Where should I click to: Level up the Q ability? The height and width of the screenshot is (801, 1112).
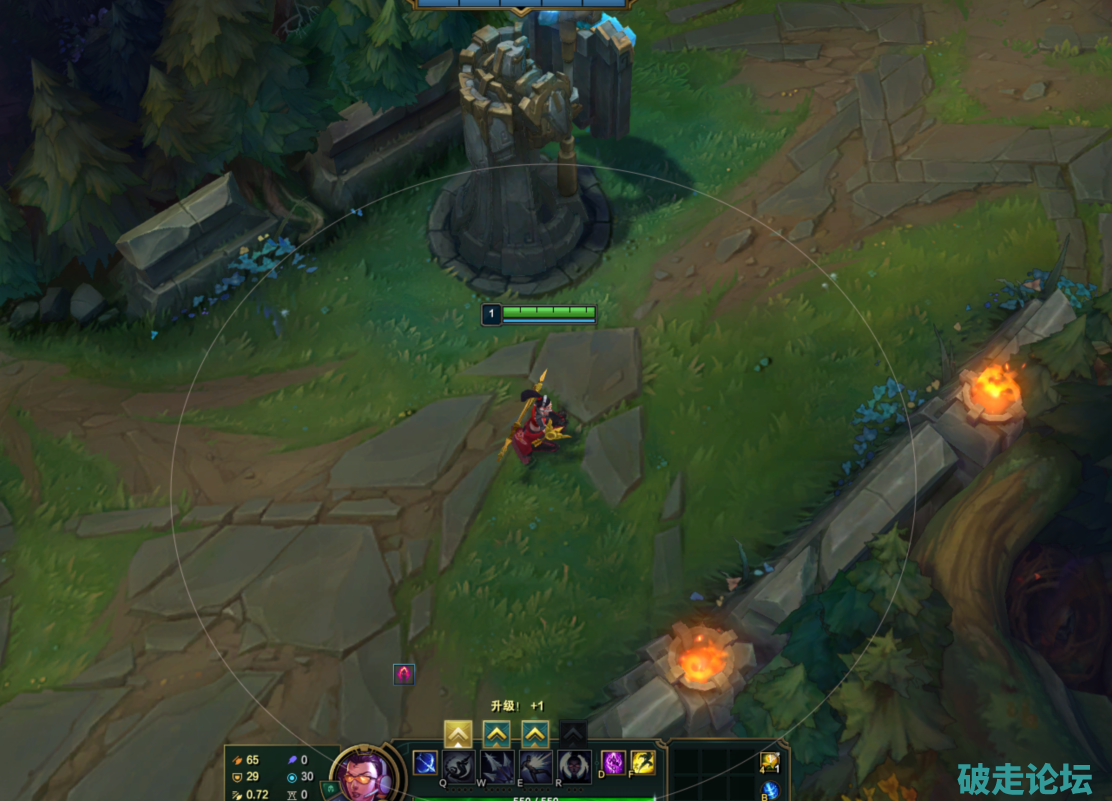458,734
